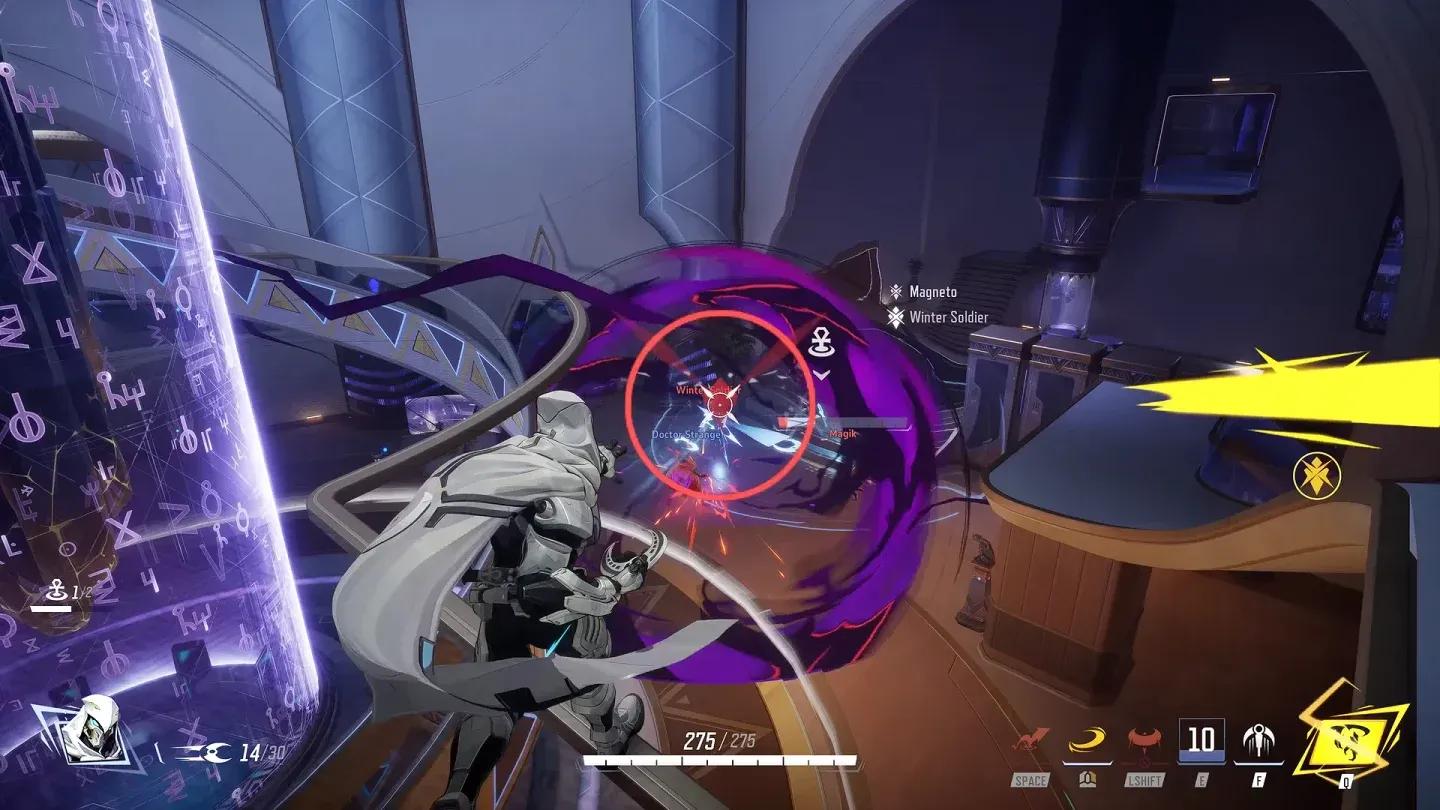Select the white objective point marker
1440x810 pixels.
(x=822, y=344)
